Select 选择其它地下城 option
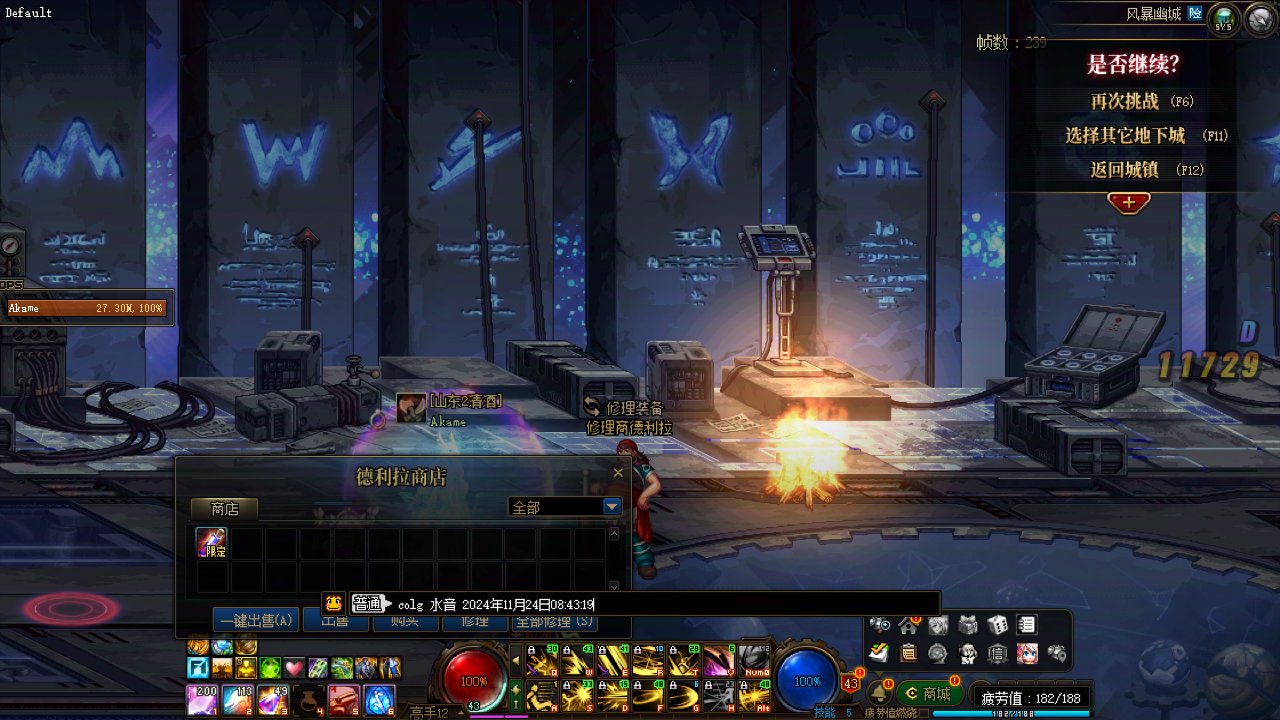This screenshot has width=1280, height=720. point(1125,135)
